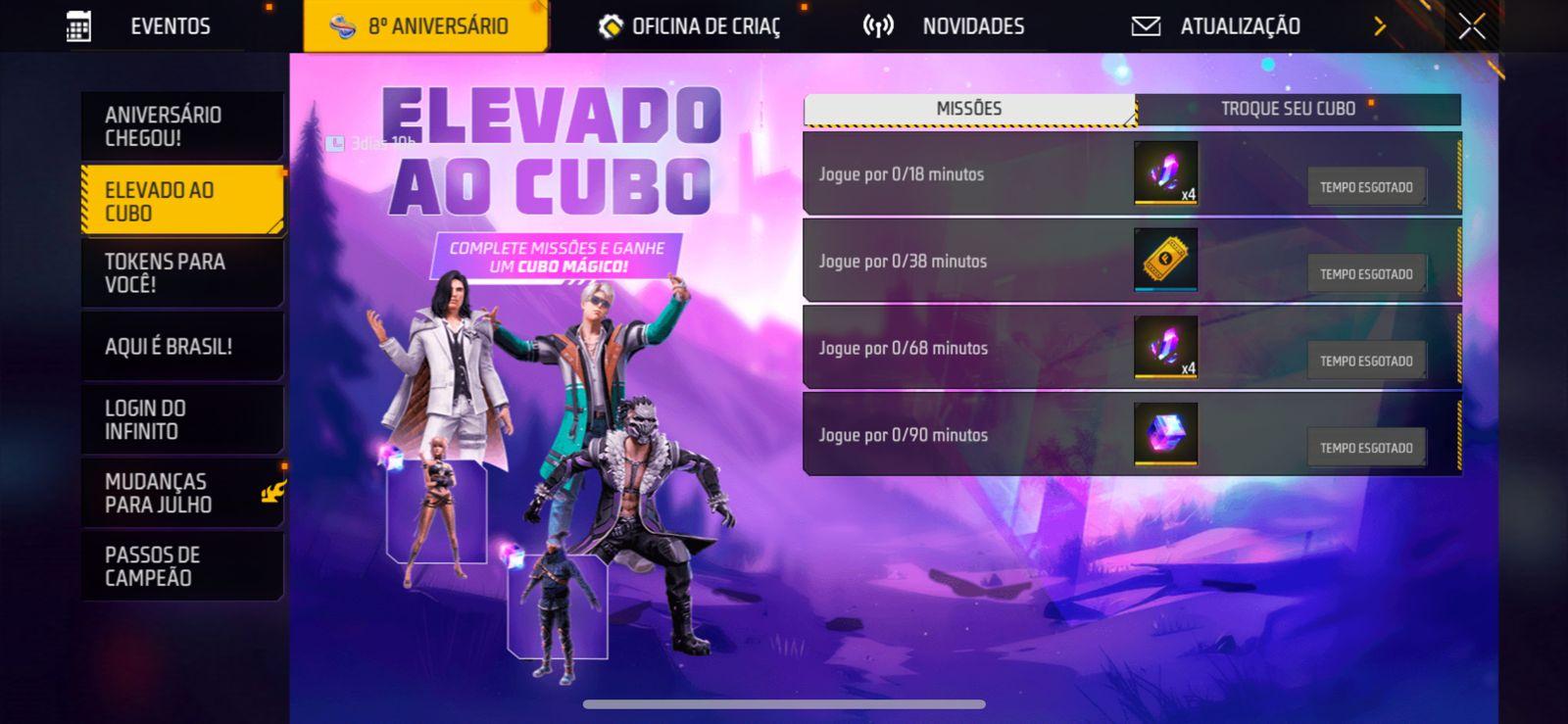This screenshot has width=1568, height=724.
Task: Select the Oficina de Criaç gear icon
Action: (x=610, y=25)
